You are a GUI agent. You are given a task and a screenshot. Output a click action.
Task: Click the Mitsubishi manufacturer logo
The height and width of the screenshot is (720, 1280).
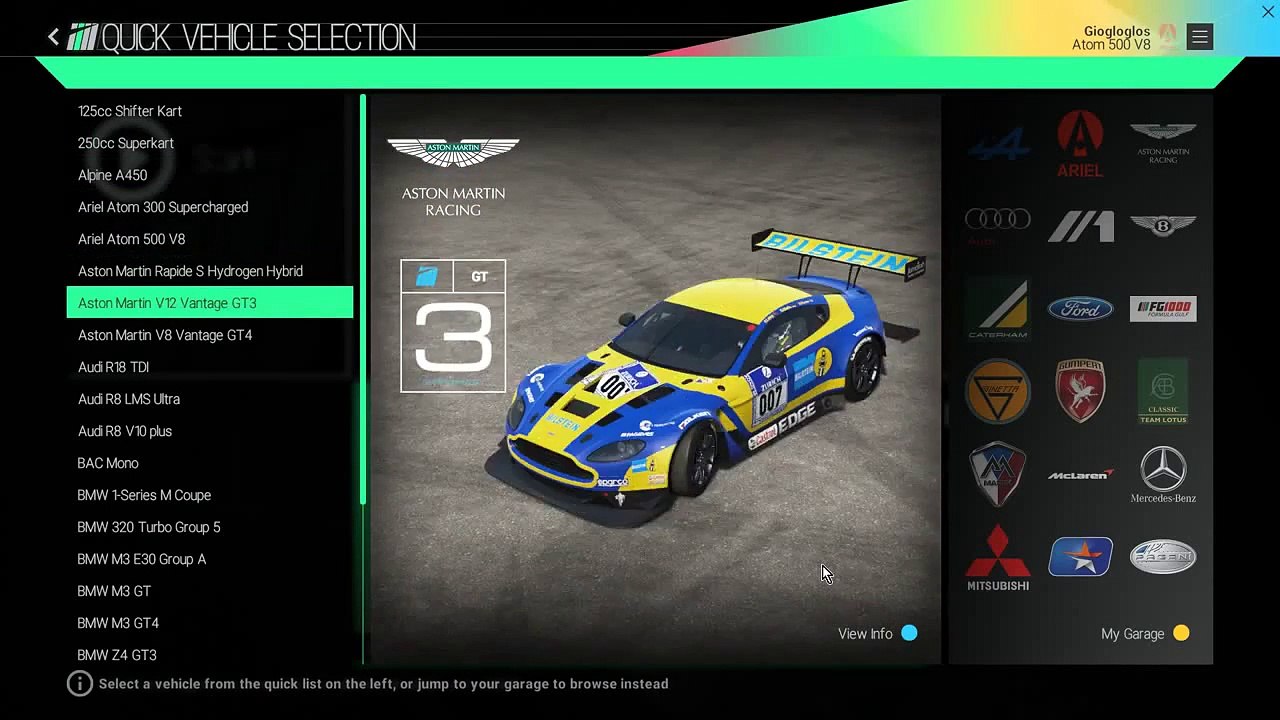998,557
